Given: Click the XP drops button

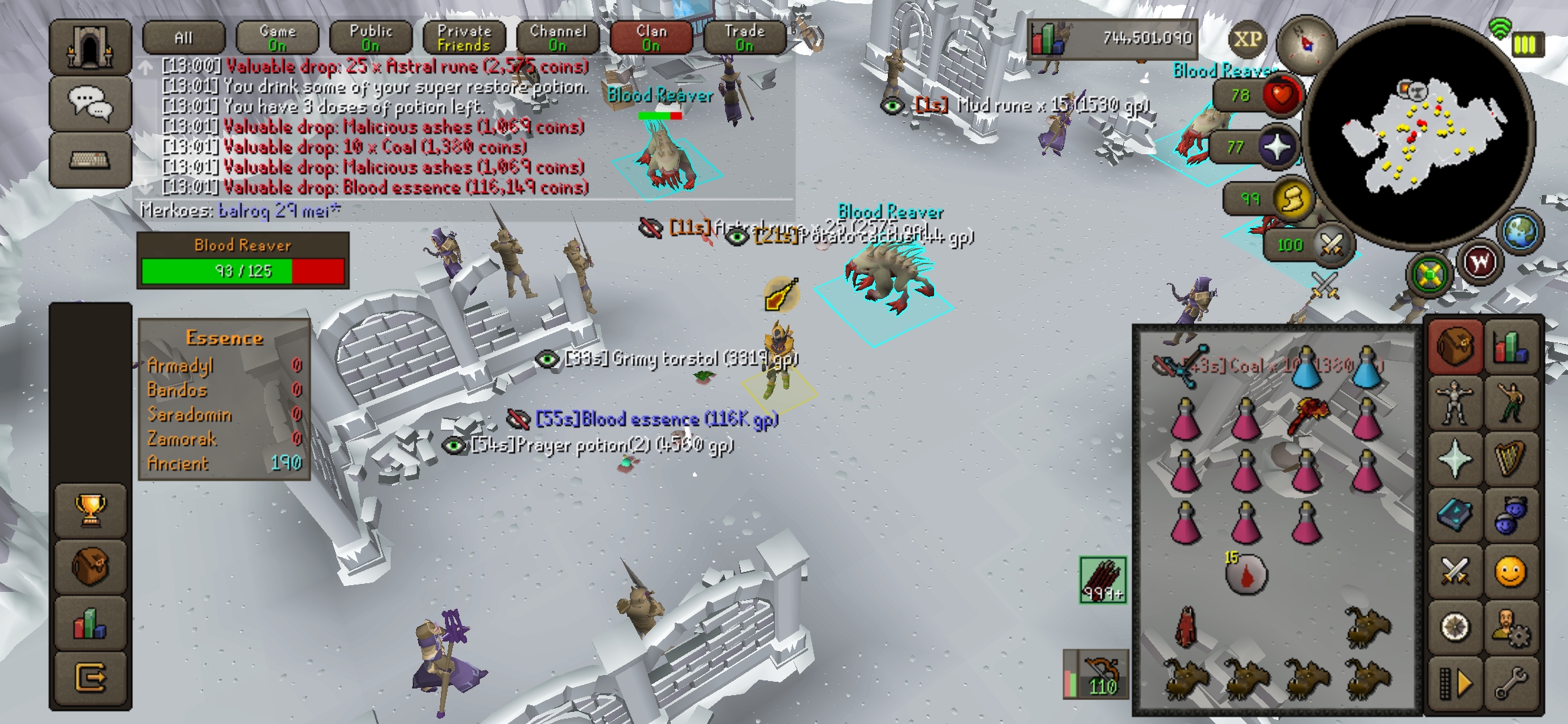Looking at the screenshot, I should (x=1247, y=39).
